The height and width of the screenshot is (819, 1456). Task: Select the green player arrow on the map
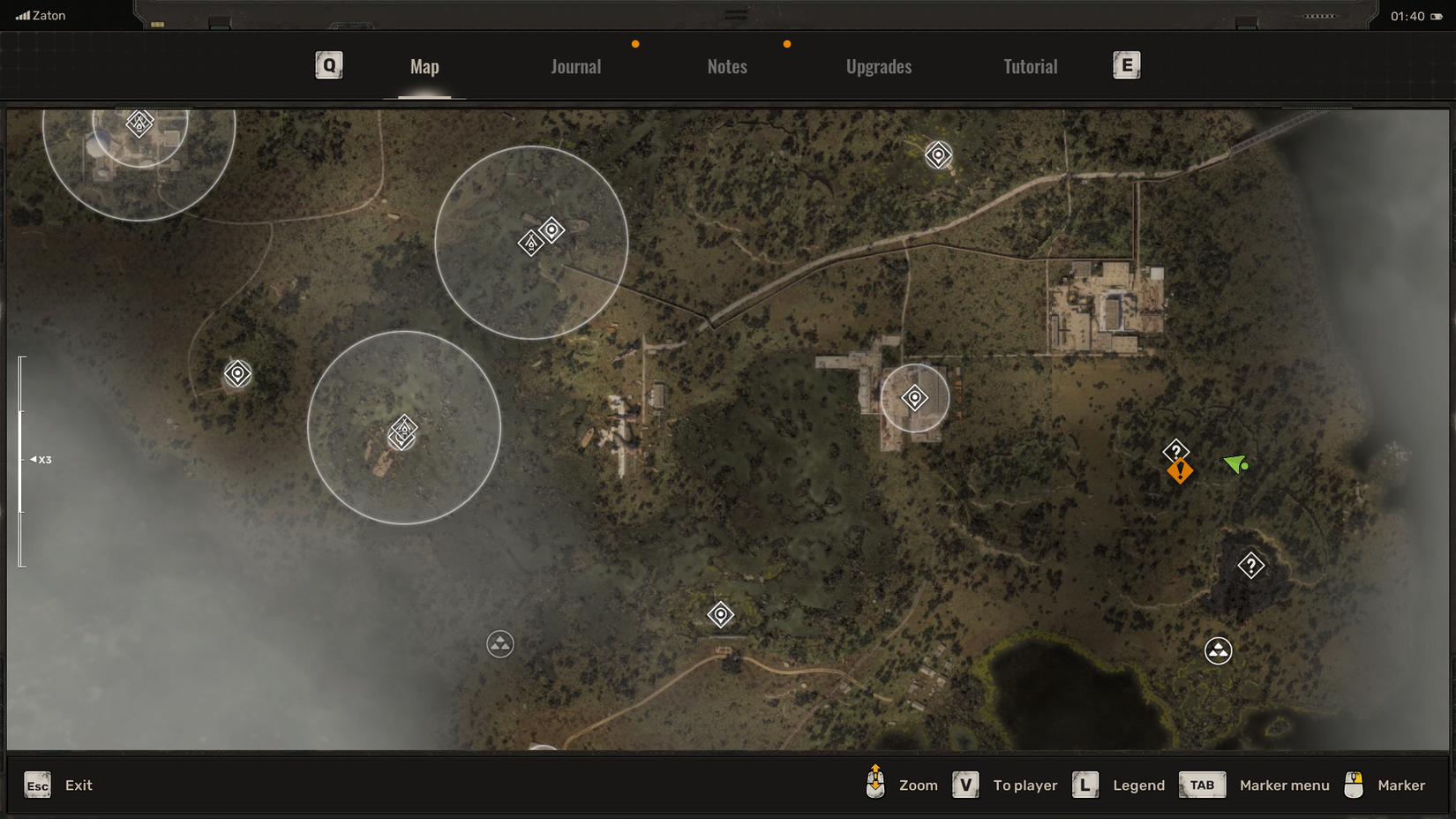(1235, 465)
